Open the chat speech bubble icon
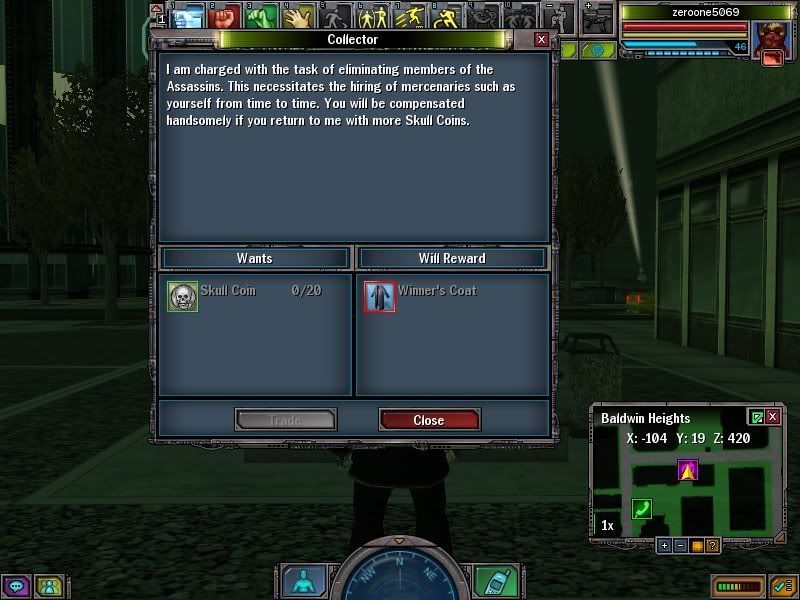This screenshot has height=600, width=800. click(x=16, y=585)
